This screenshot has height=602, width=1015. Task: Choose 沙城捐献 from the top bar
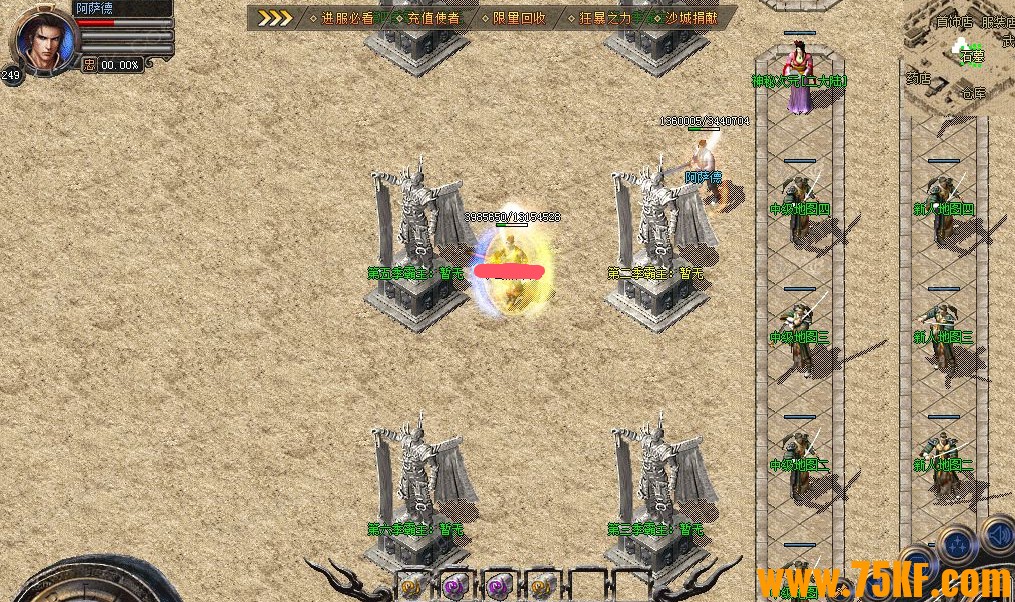692,18
